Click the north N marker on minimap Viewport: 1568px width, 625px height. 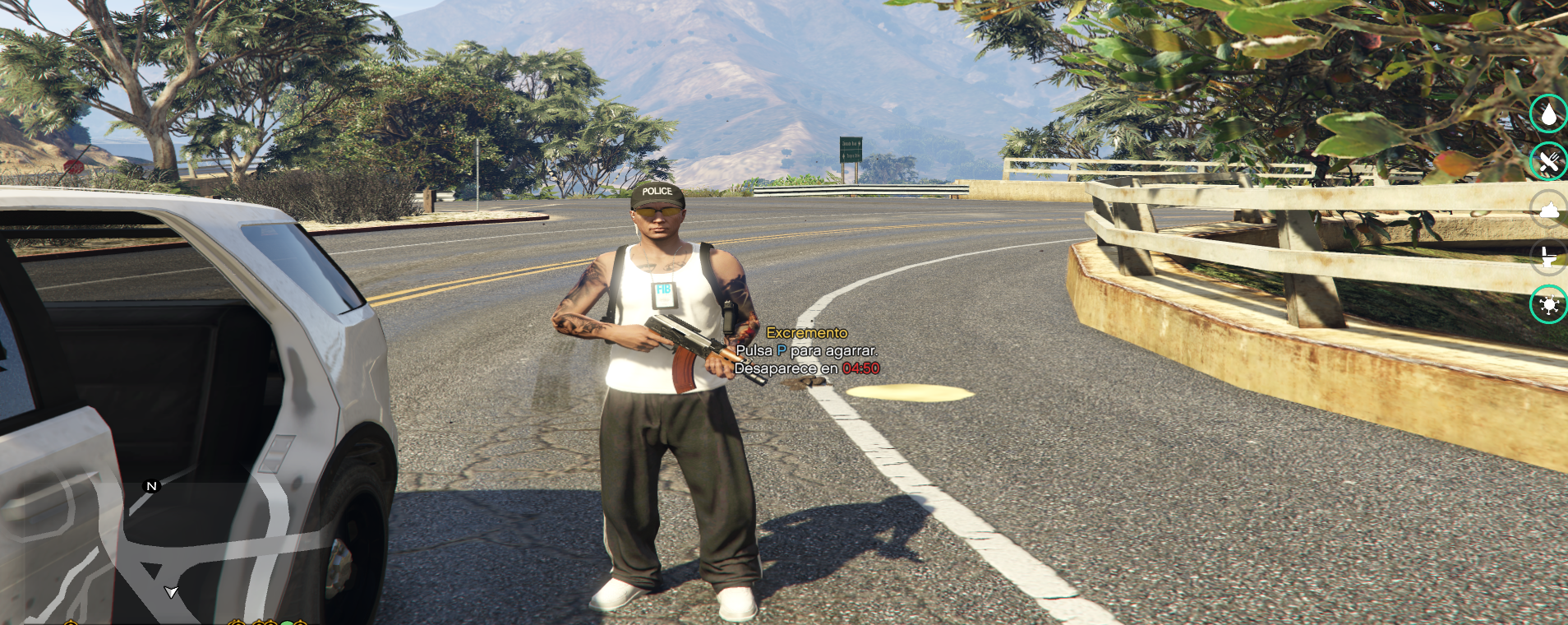tap(151, 486)
